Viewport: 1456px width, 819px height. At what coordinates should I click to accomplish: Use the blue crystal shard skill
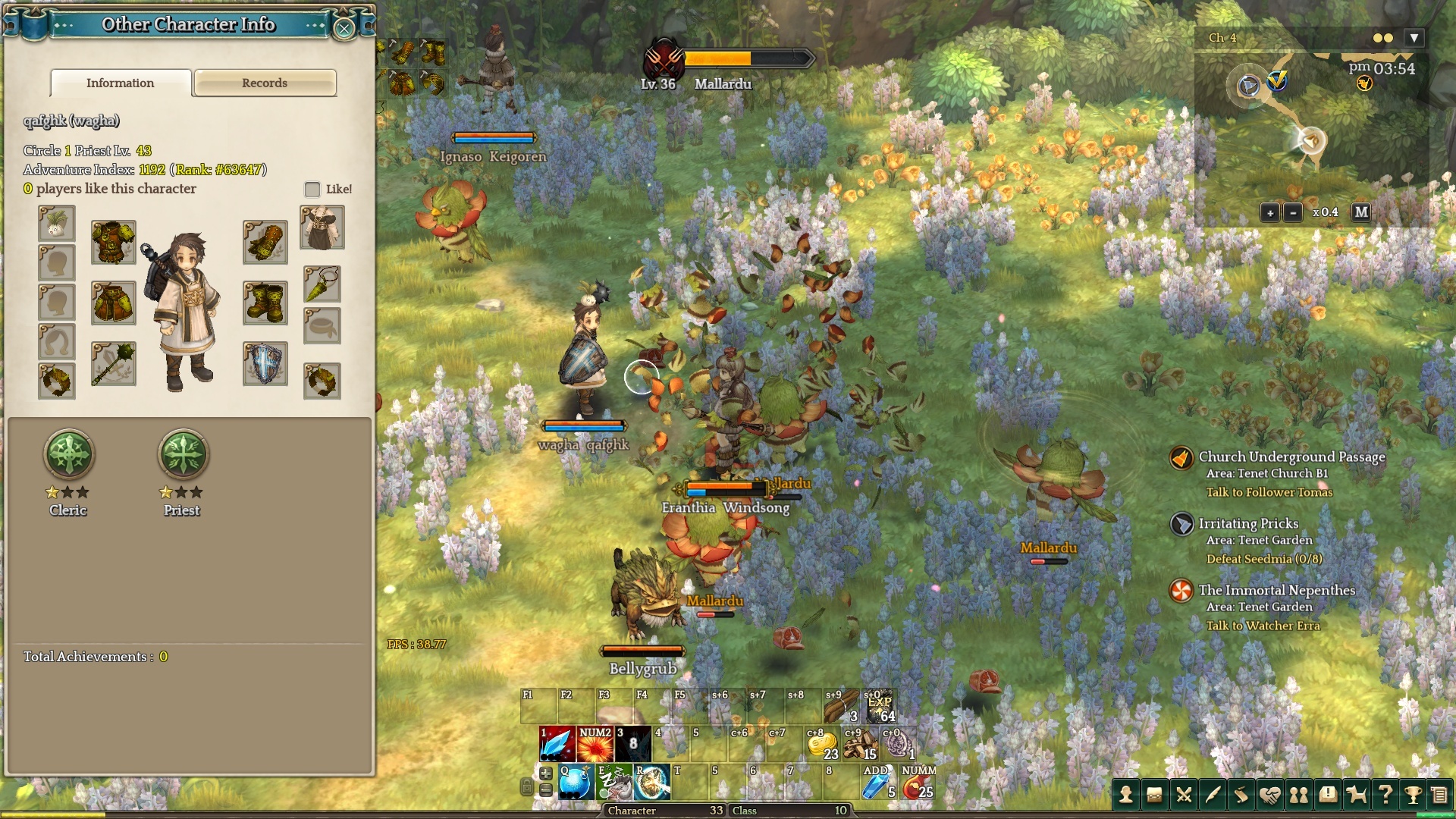(557, 744)
